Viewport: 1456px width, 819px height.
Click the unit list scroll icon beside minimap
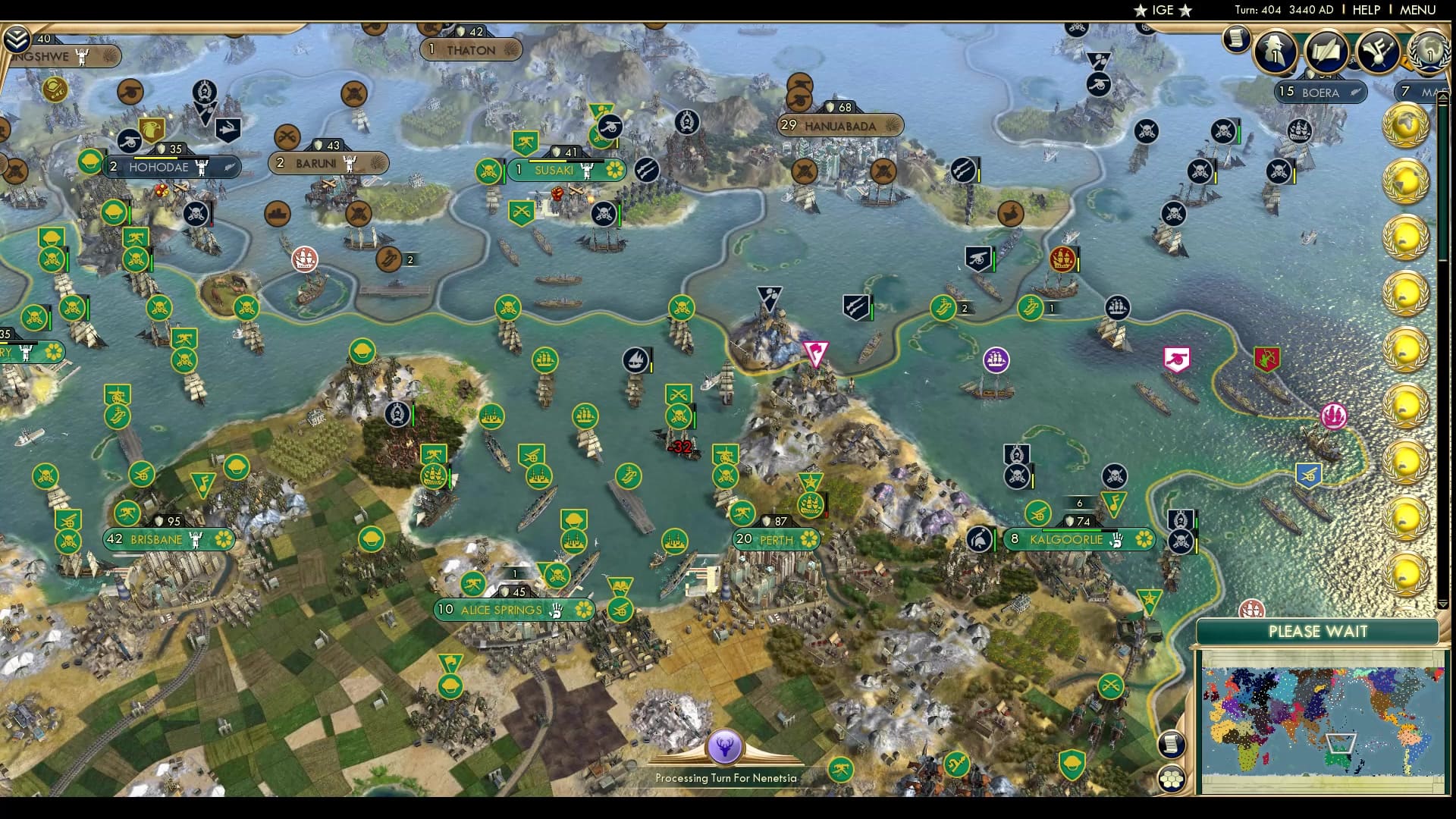coord(1172,745)
